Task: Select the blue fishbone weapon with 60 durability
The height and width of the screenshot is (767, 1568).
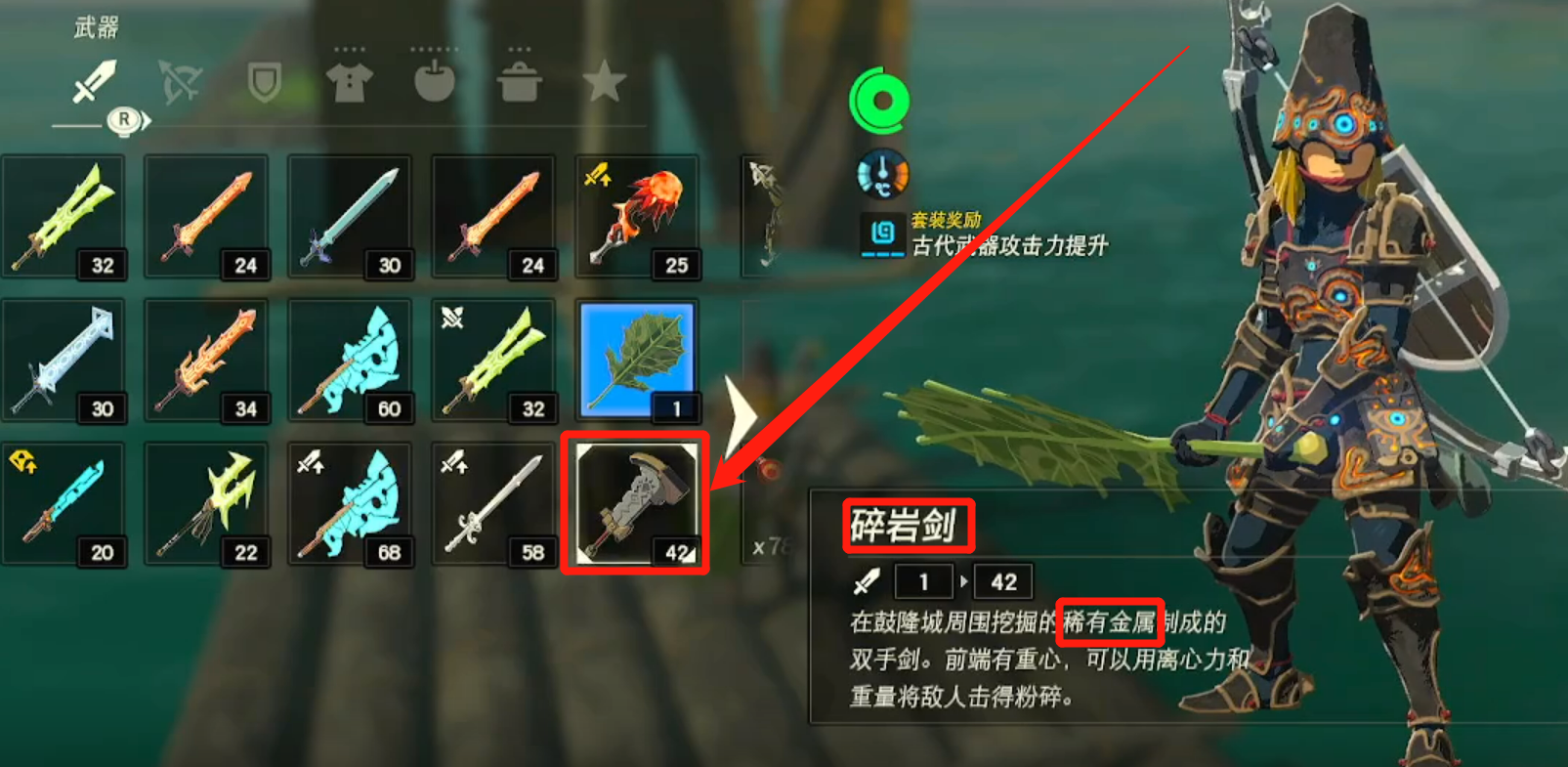Action: point(351,360)
